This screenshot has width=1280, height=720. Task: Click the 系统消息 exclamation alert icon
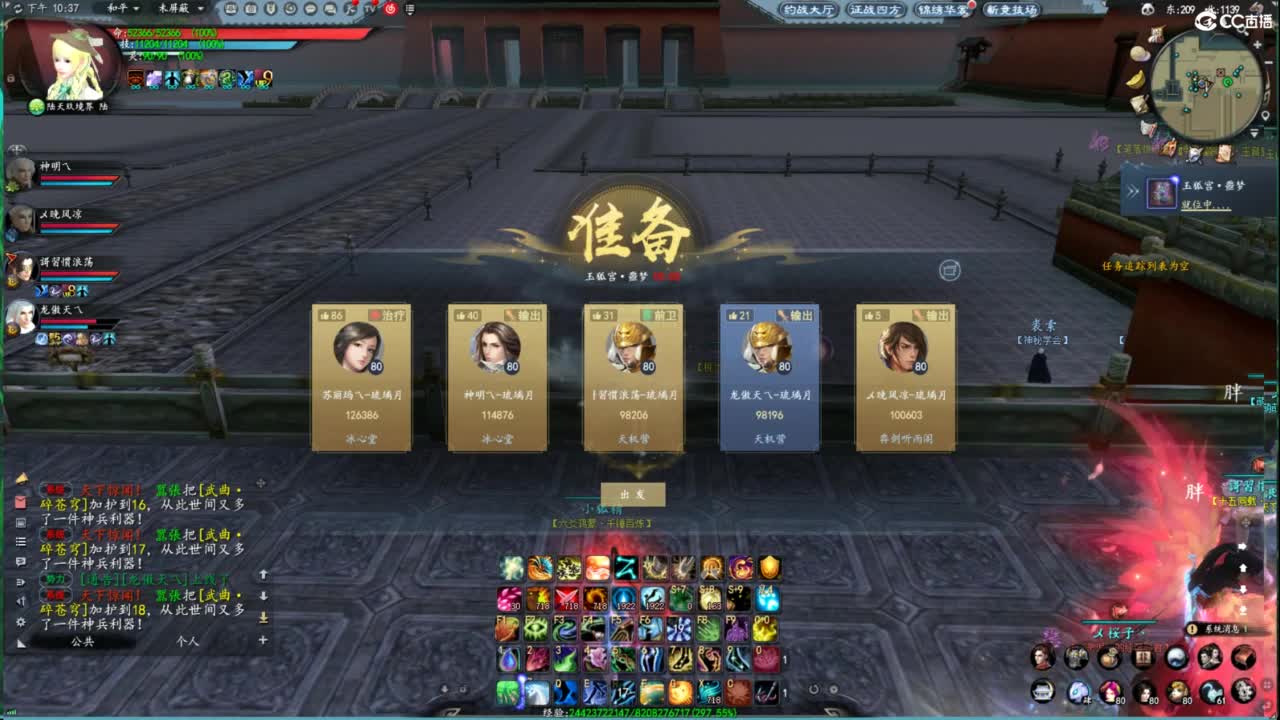1192,628
